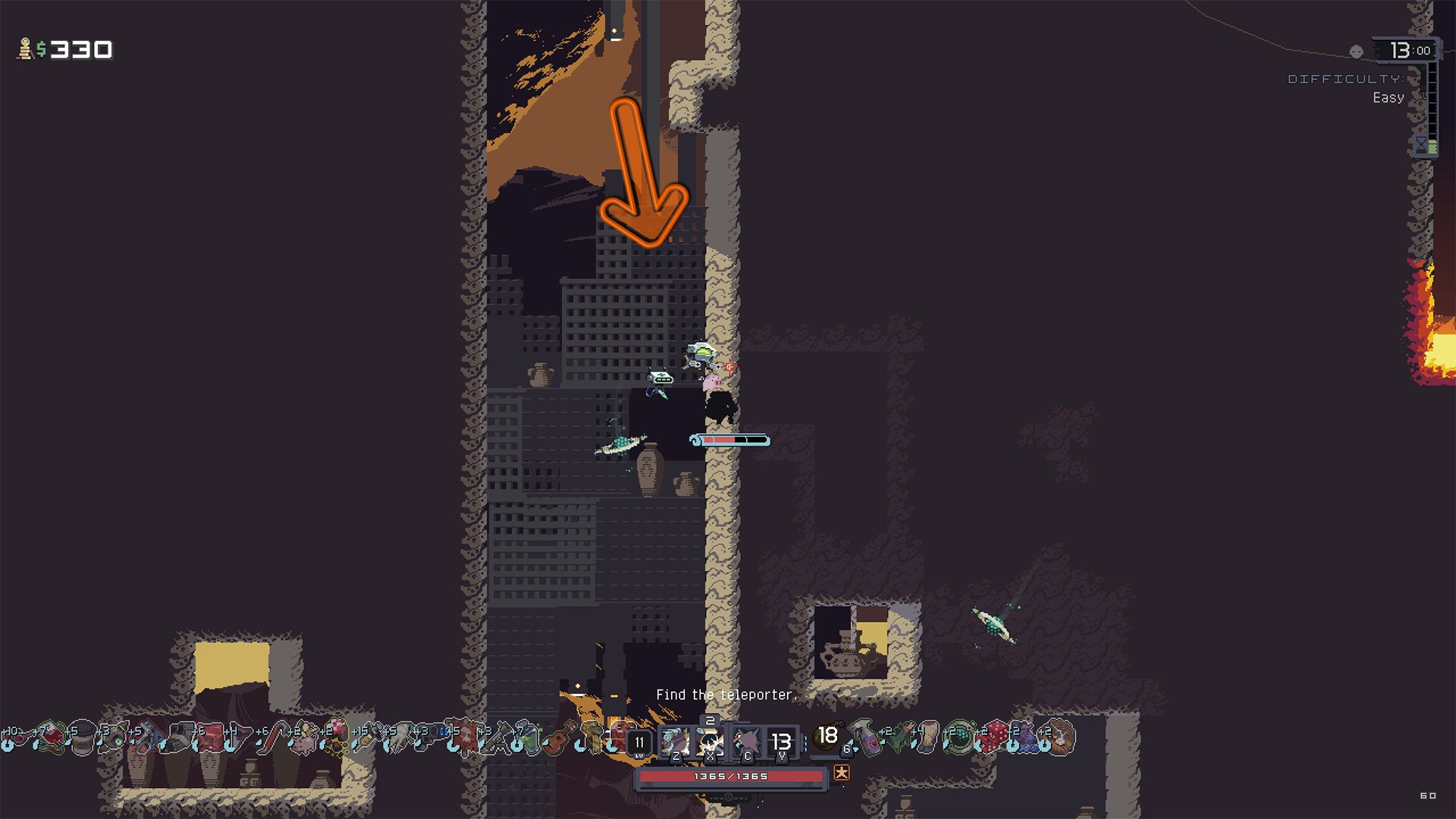Viewport: 1456px width, 819px height.
Task: Click the level 11 badge on the skill bar
Action: pyautogui.click(x=639, y=742)
